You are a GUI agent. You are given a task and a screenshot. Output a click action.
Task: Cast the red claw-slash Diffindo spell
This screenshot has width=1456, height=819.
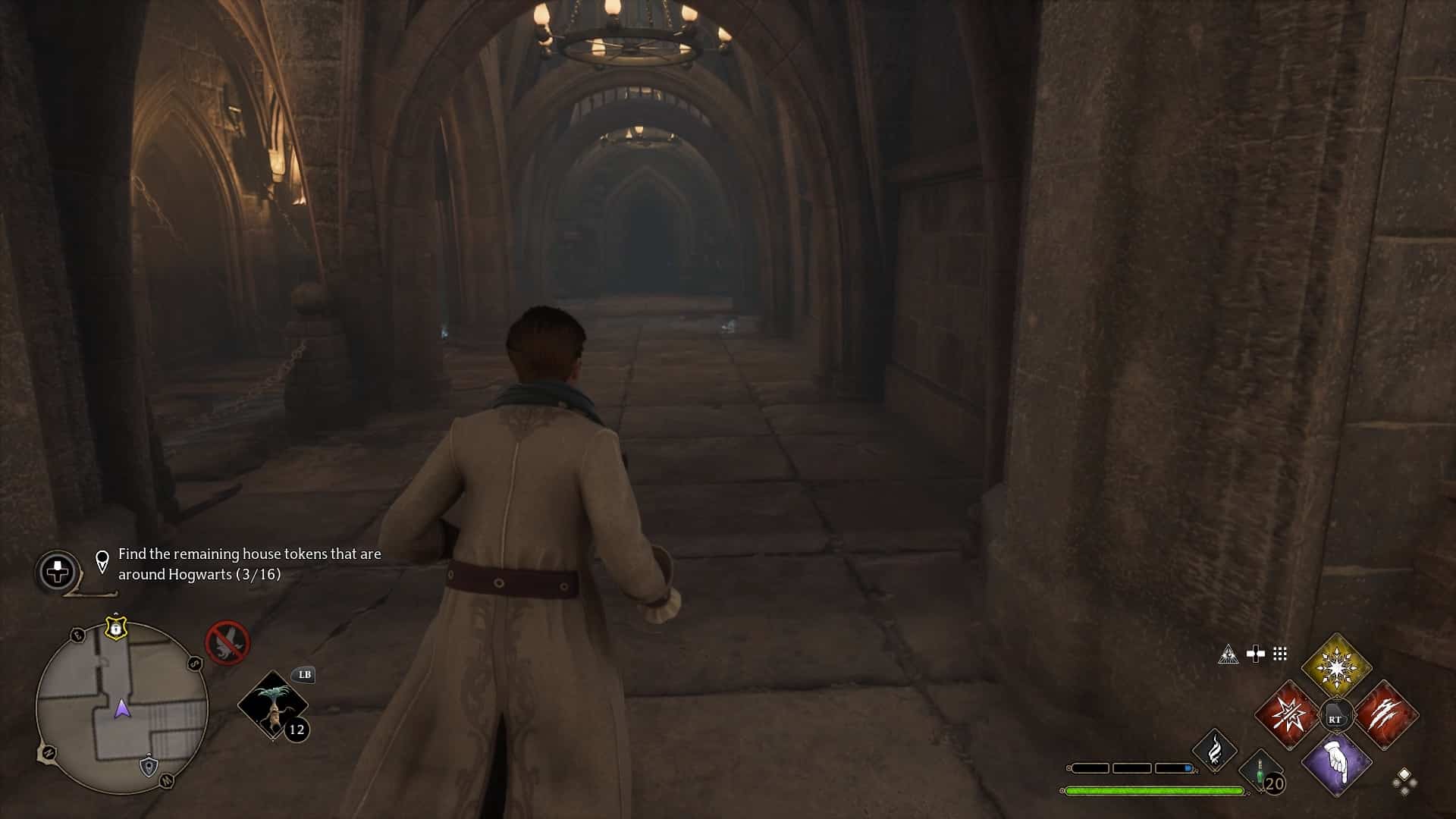click(1385, 715)
